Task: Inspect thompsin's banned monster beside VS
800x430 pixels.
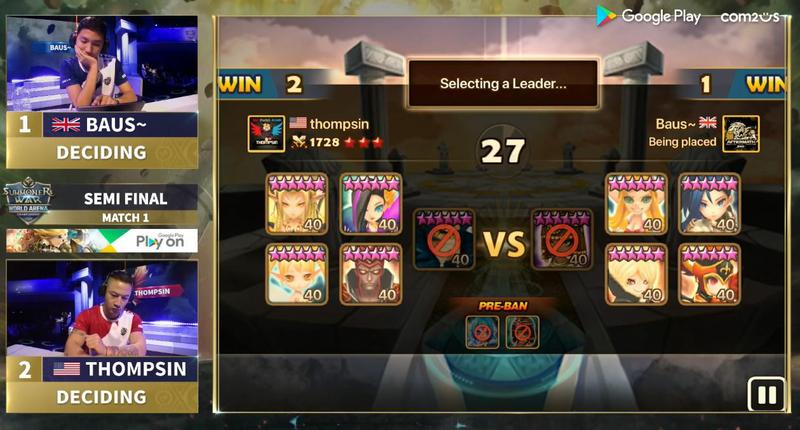Action: coord(443,240)
